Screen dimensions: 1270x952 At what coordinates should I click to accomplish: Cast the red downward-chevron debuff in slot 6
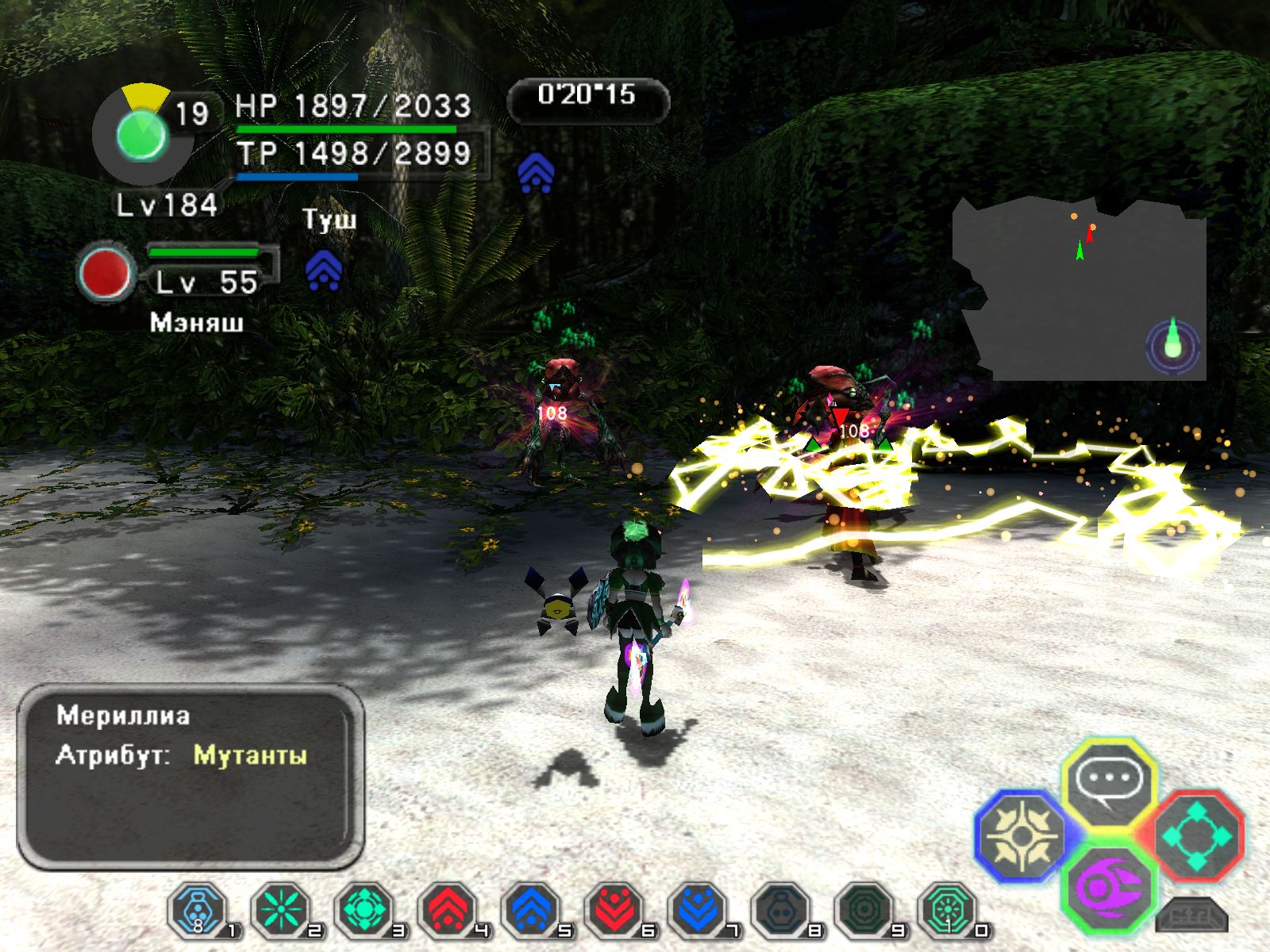click(615, 910)
